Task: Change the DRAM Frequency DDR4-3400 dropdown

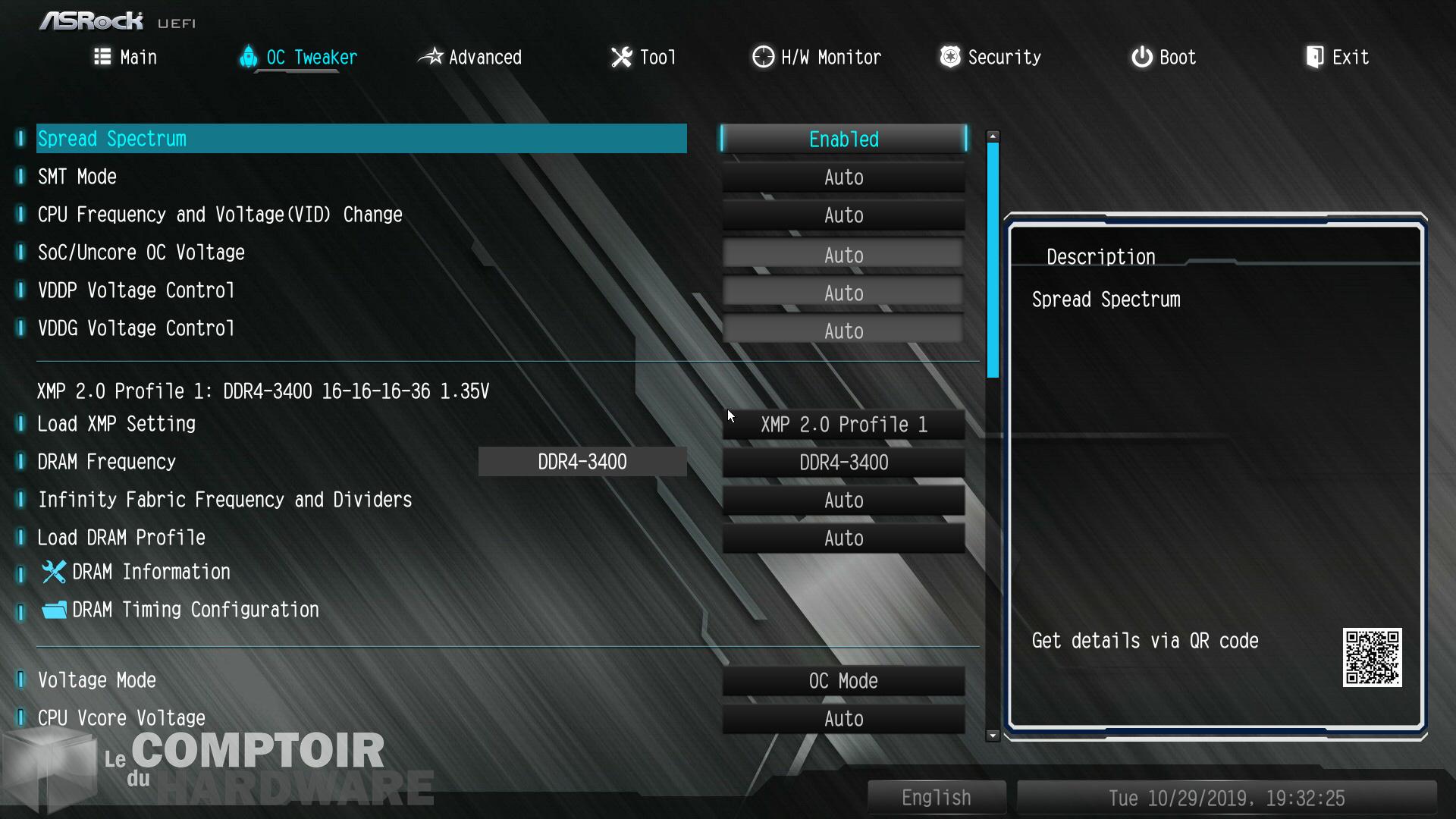Action: (x=843, y=463)
